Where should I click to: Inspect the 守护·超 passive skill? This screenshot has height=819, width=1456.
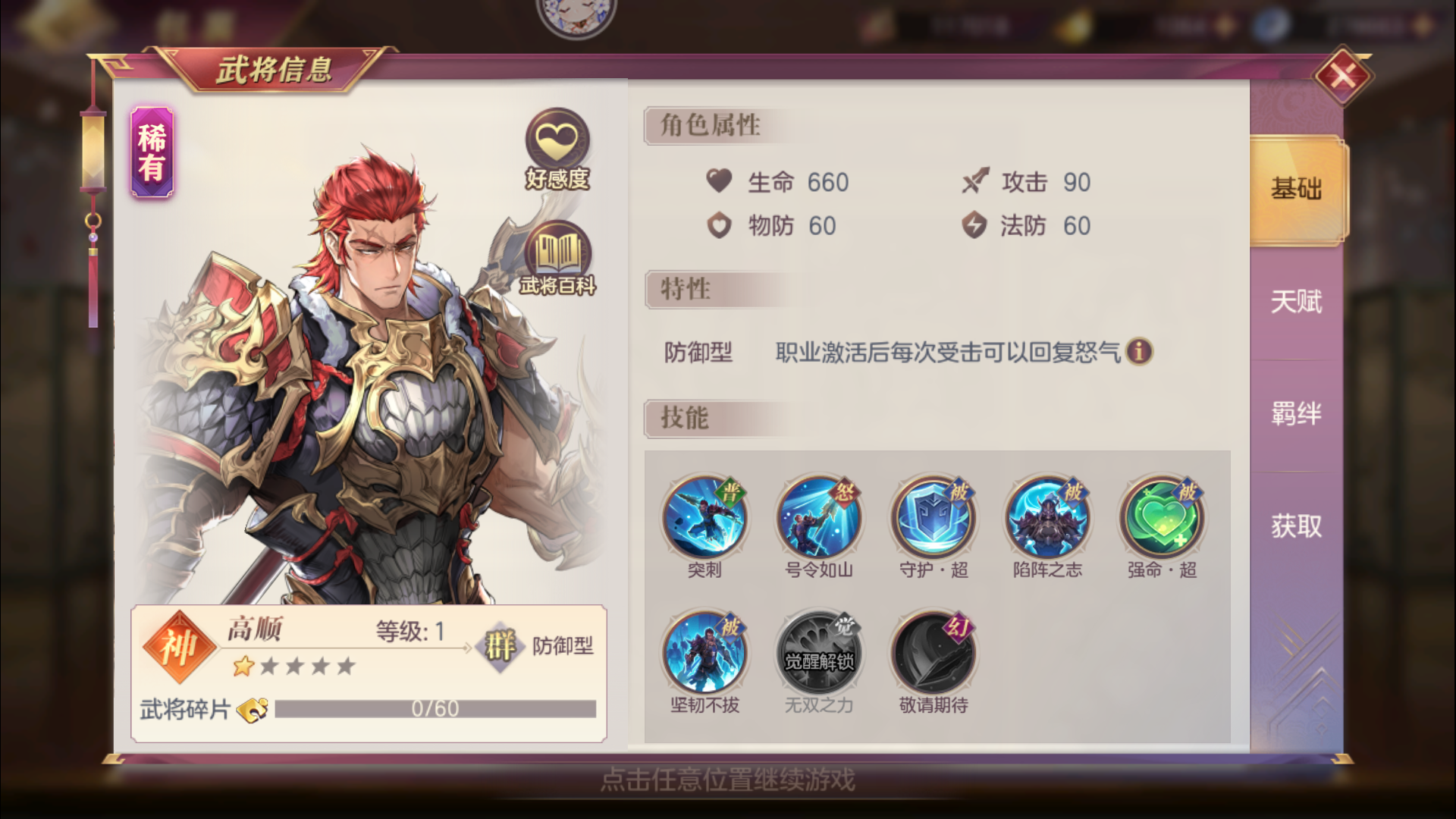tap(934, 518)
